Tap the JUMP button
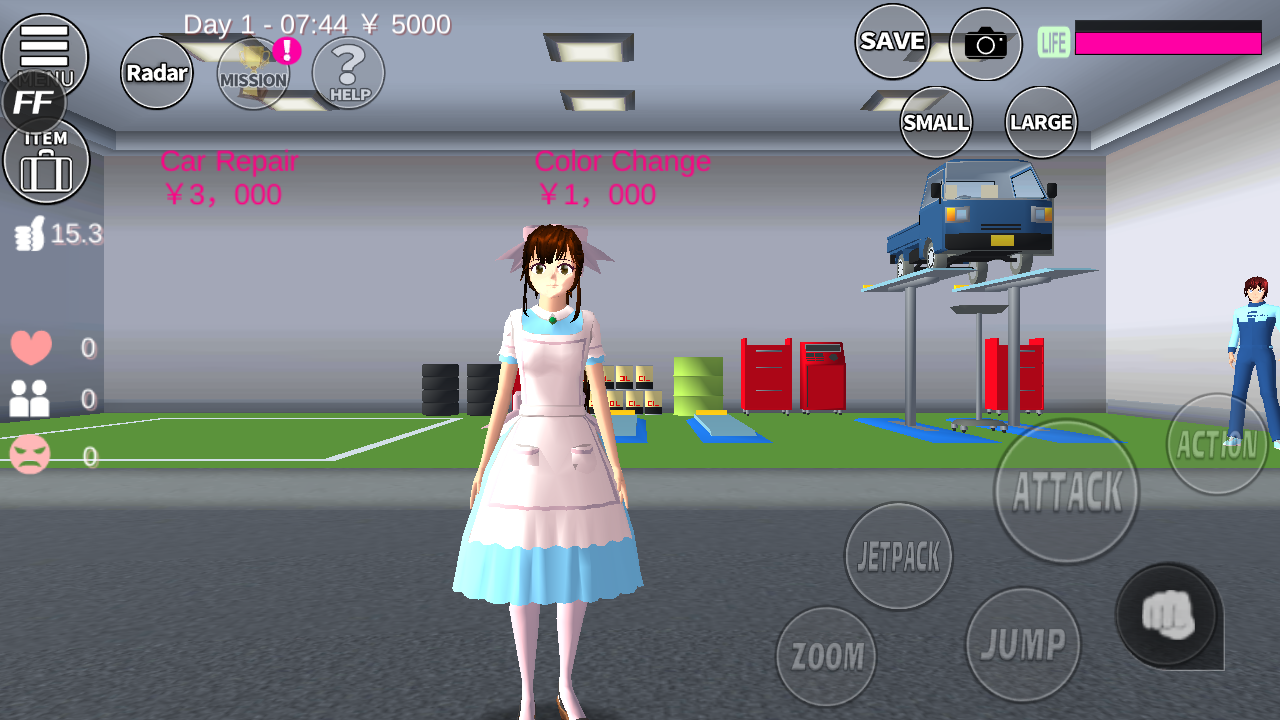The image size is (1280, 720). (x=1023, y=644)
